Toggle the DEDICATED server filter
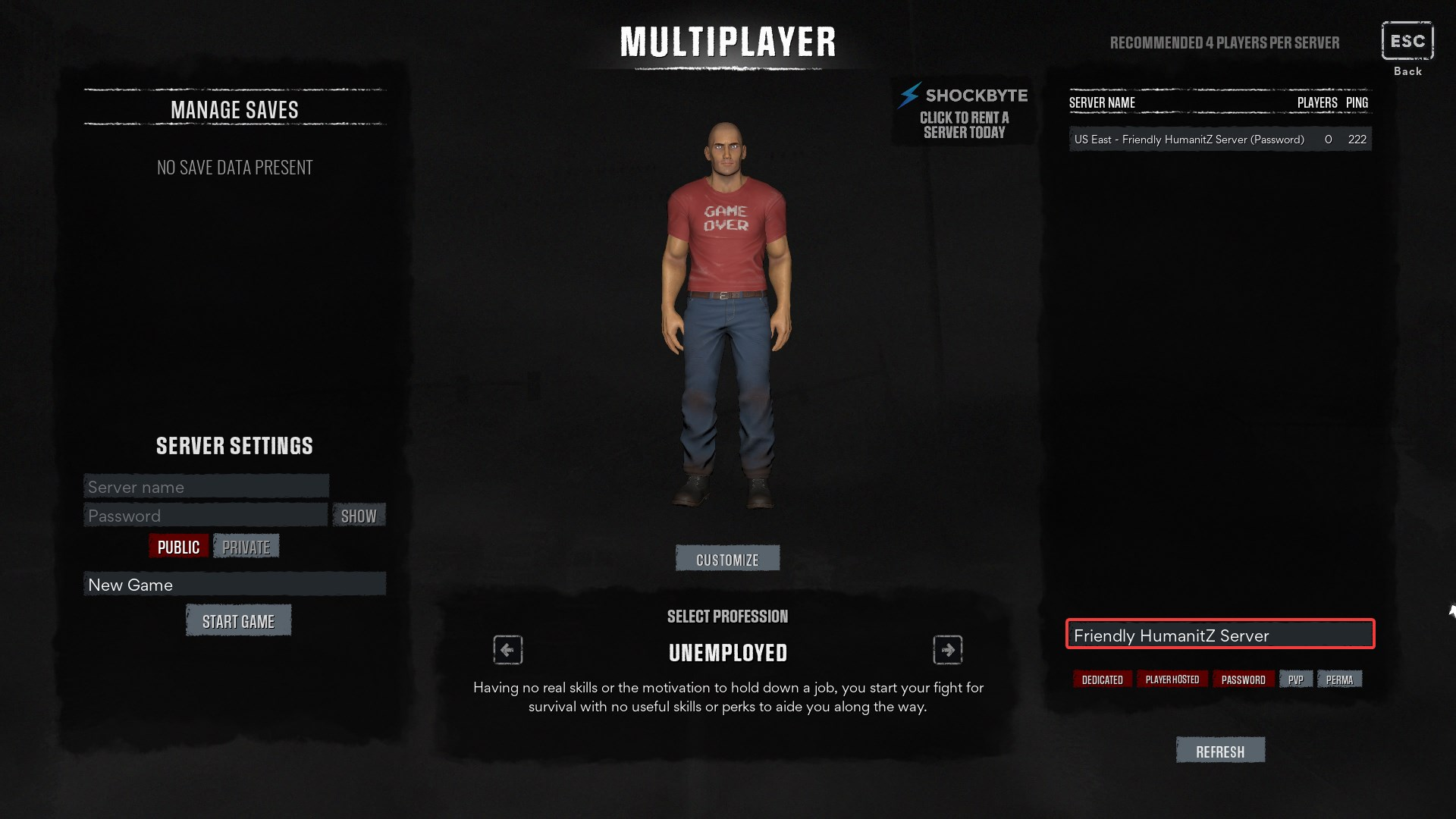Screen dimensions: 1456x819 (x=1102, y=679)
